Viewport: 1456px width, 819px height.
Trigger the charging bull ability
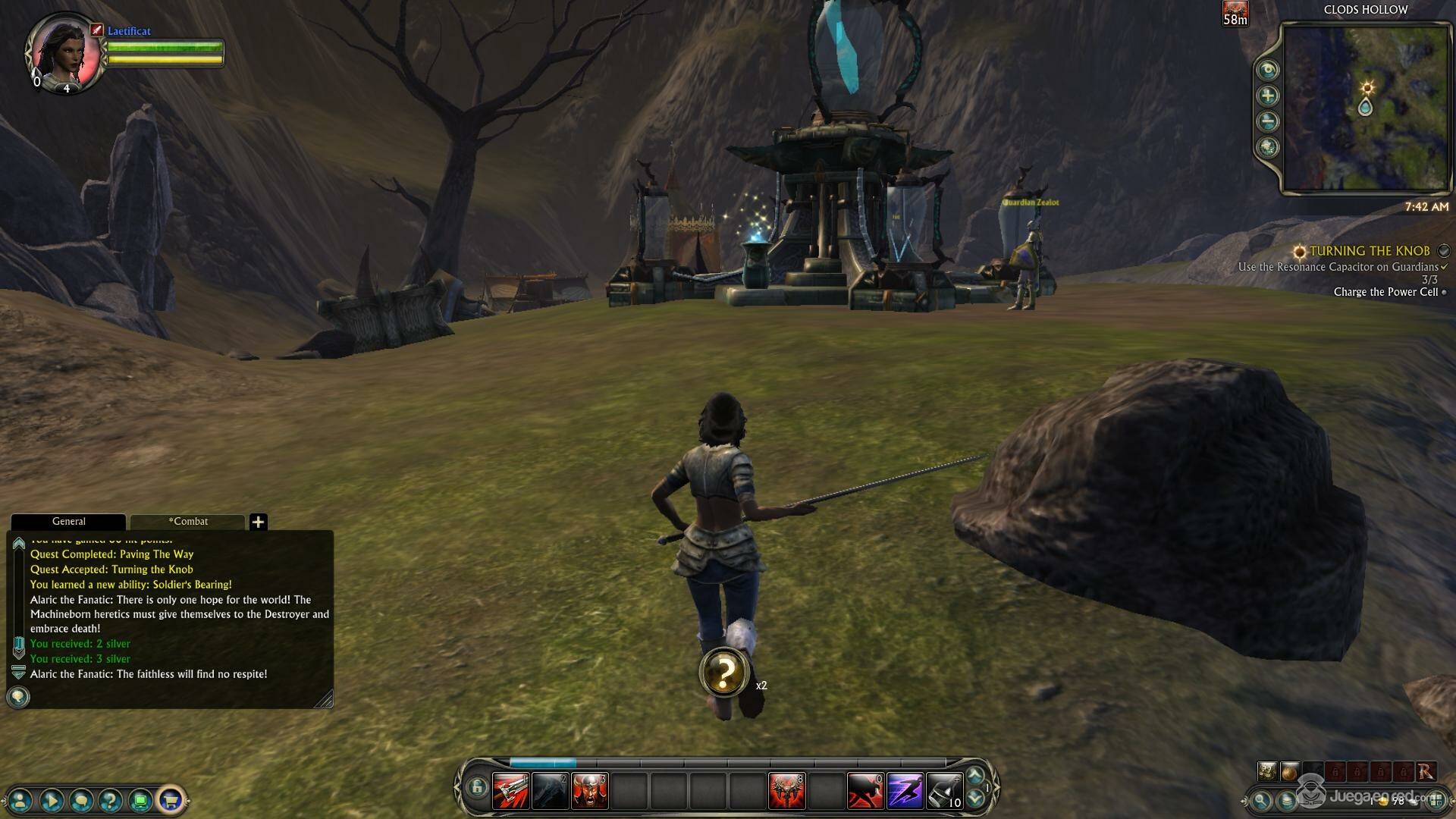(x=865, y=791)
